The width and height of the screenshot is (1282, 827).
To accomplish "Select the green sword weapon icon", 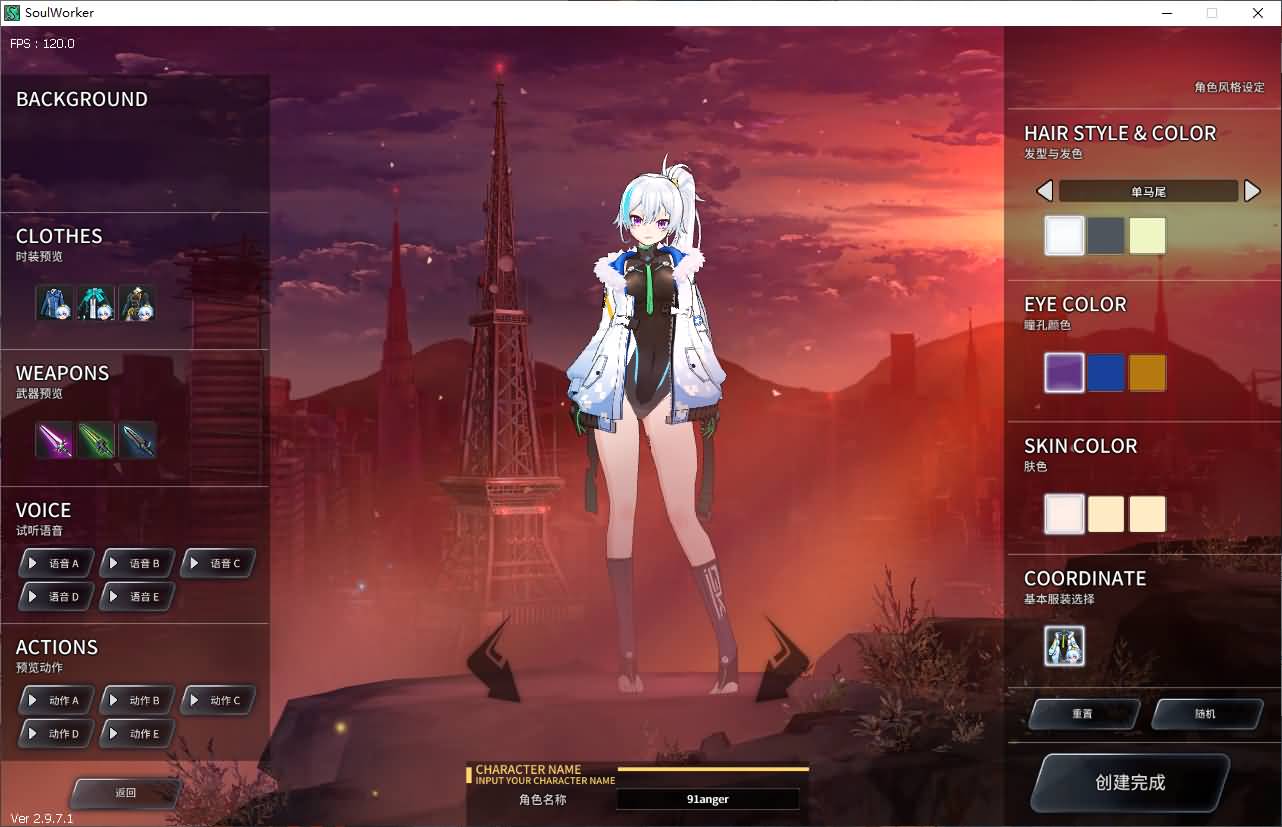I will (x=96, y=440).
